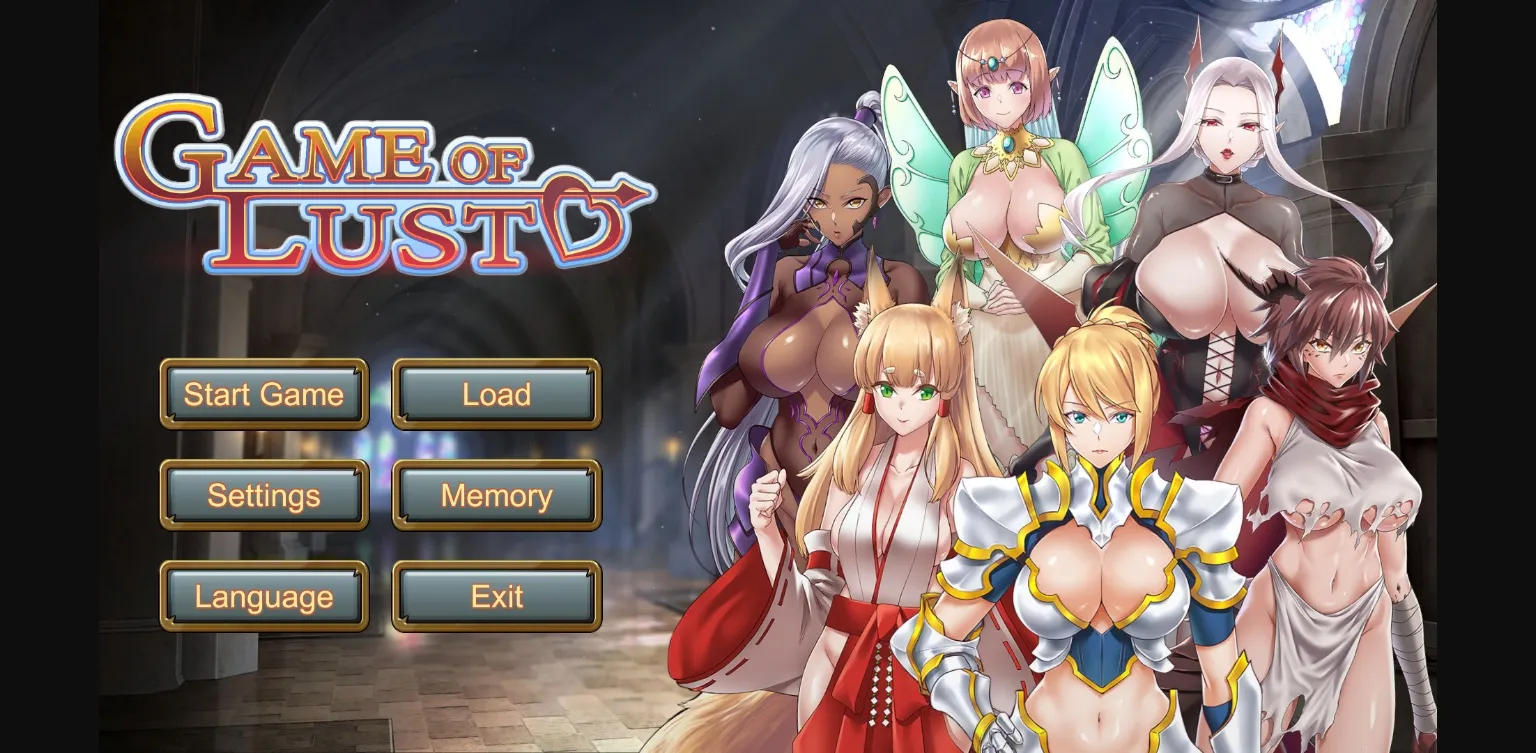Open the Memory gallery
This screenshot has height=753, width=1536.
pyautogui.click(x=497, y=495)
